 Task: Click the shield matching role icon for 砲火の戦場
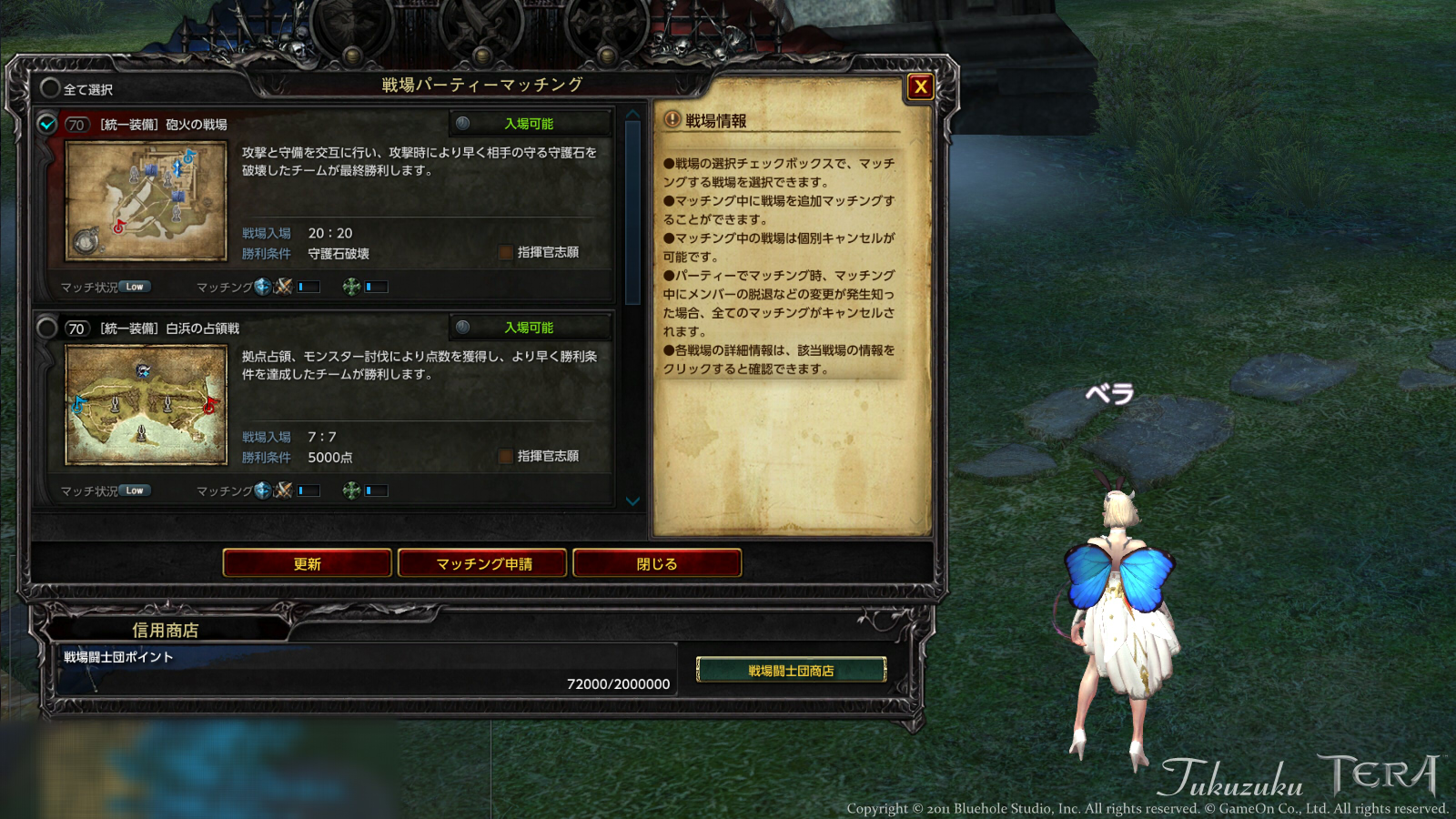(x=261, y=286)
